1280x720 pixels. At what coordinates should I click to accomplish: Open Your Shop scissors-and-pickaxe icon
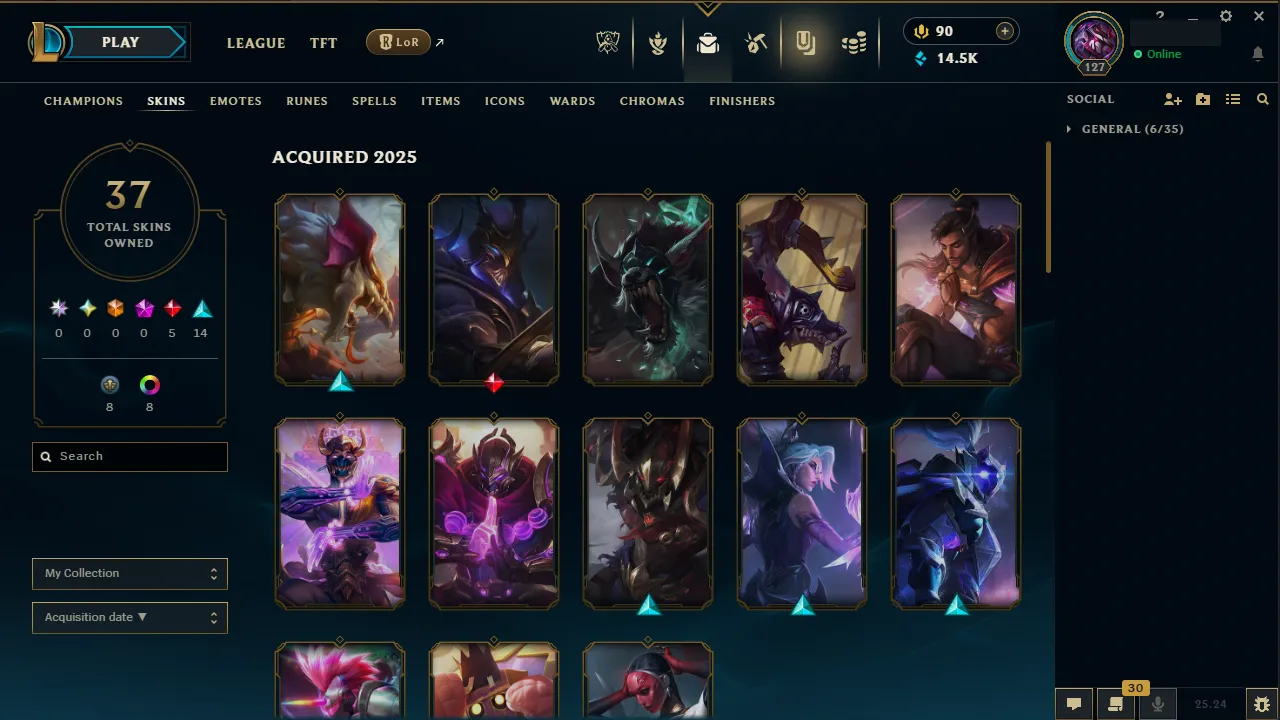[x=757, y=42]
